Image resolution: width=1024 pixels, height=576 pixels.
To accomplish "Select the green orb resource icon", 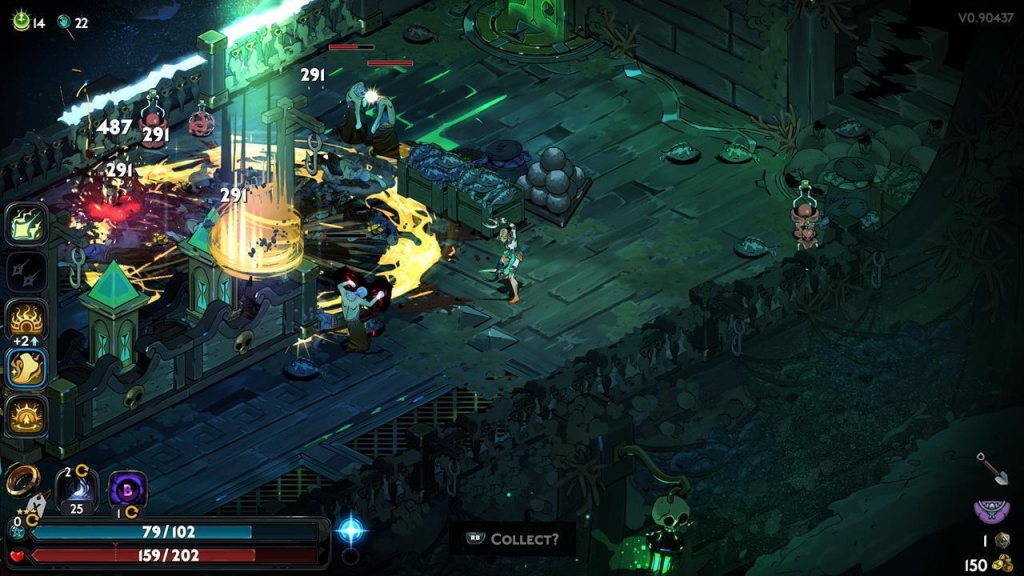I will tap(20, 22).
